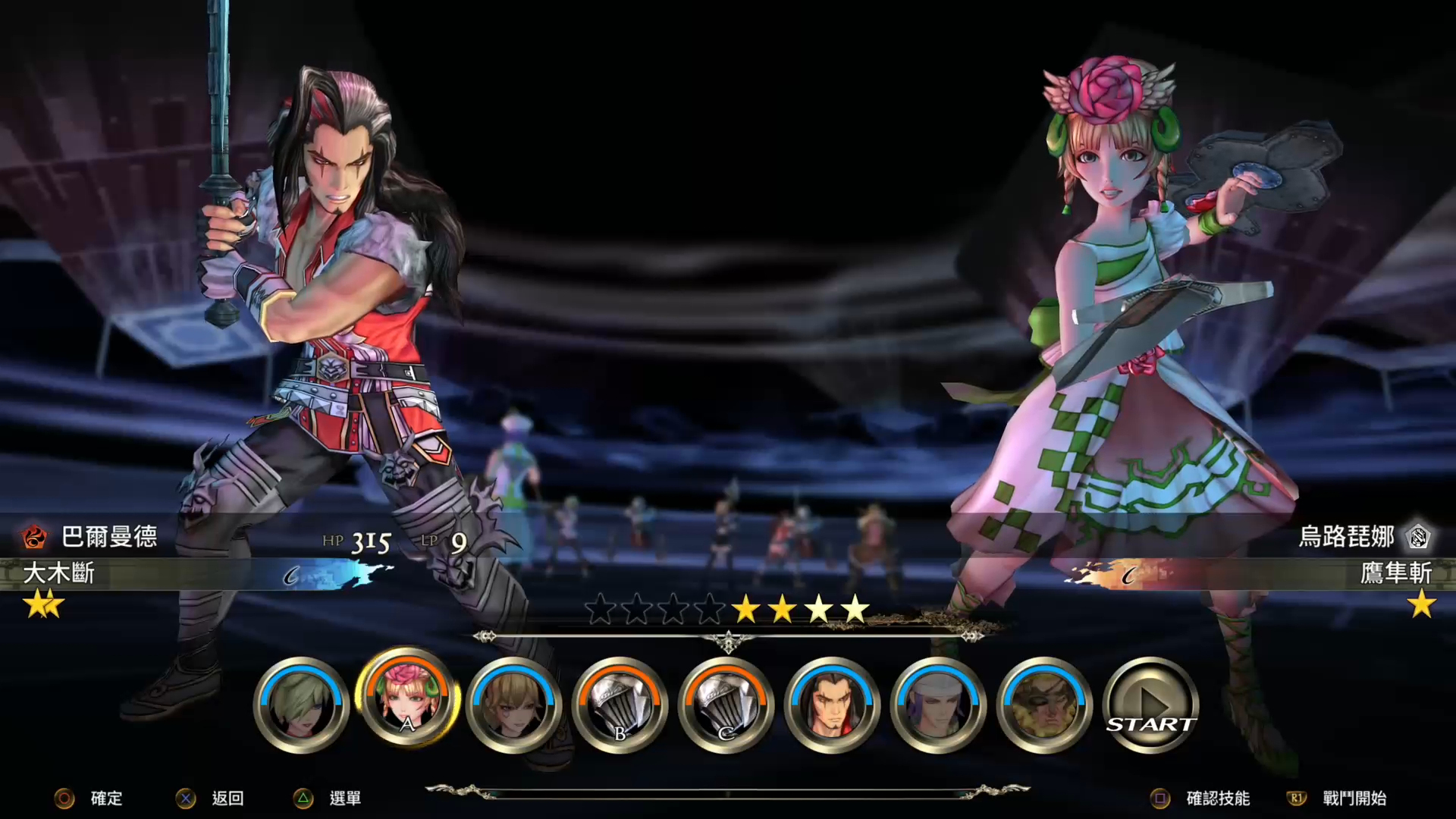1456x819 pixels.
Task: Start the battle turn with START
Action: click(1150, 706)
